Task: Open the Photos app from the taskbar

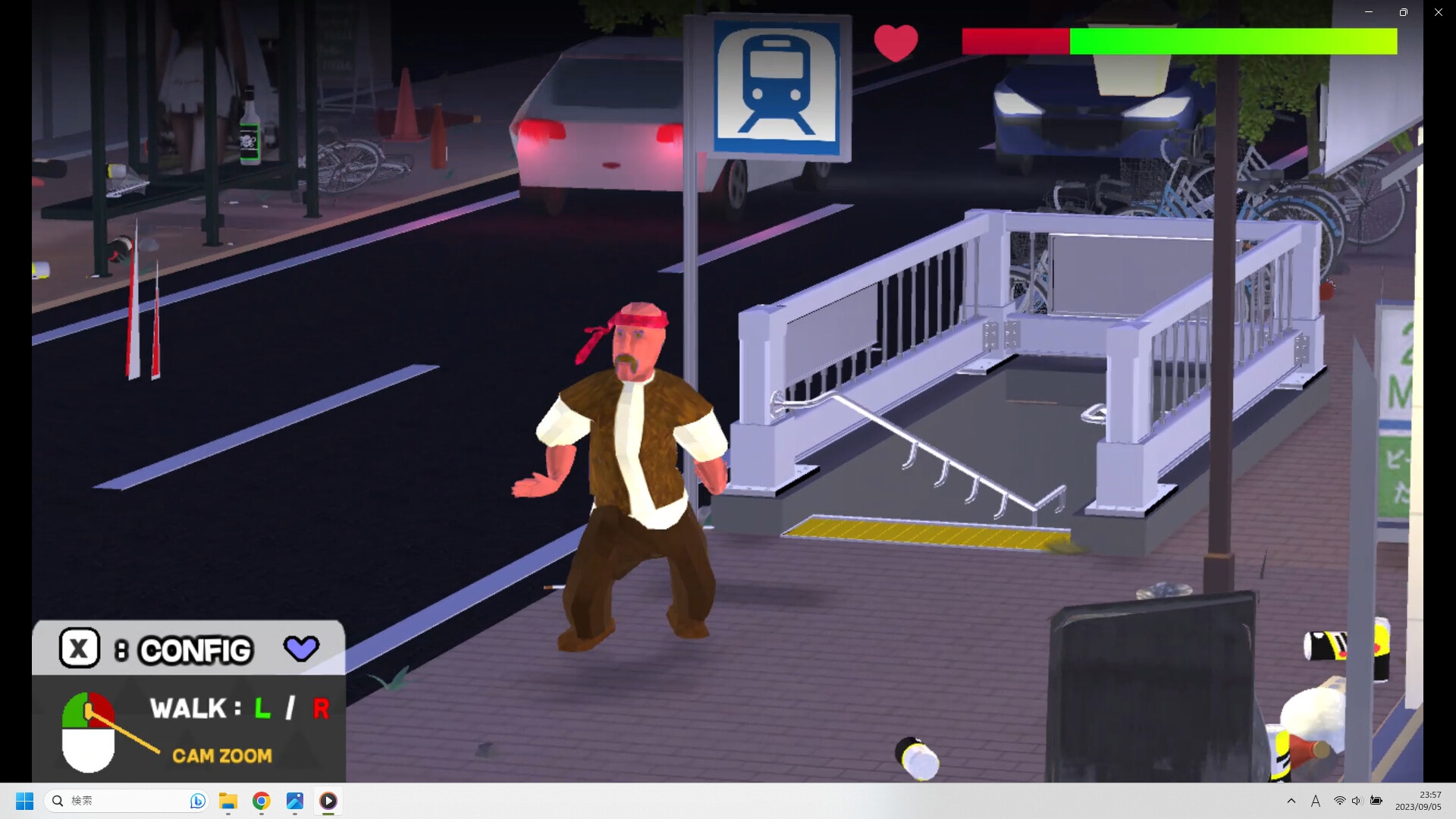Action: 294,802
